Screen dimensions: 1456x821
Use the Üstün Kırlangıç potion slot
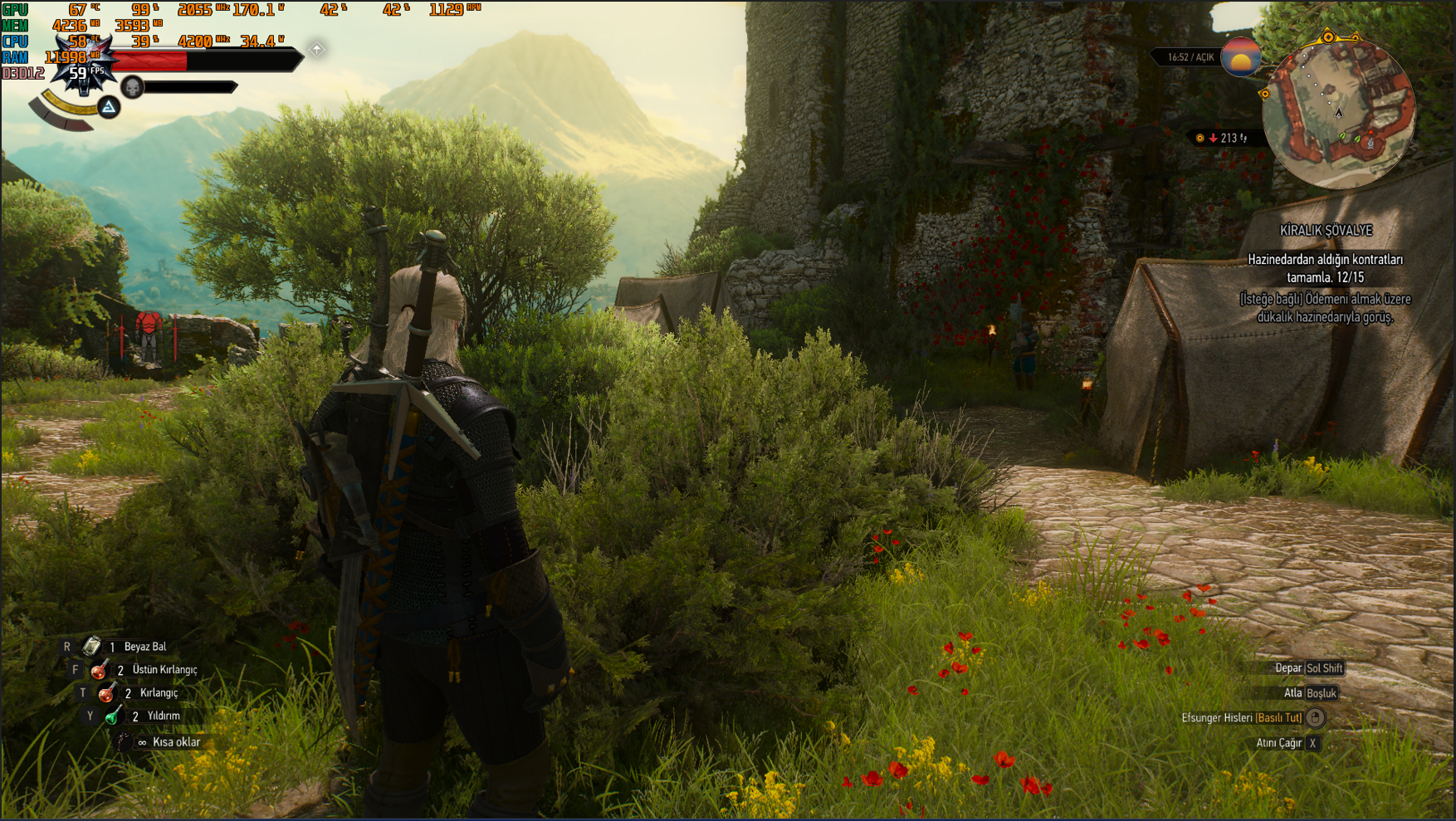[x=100, y=669]
